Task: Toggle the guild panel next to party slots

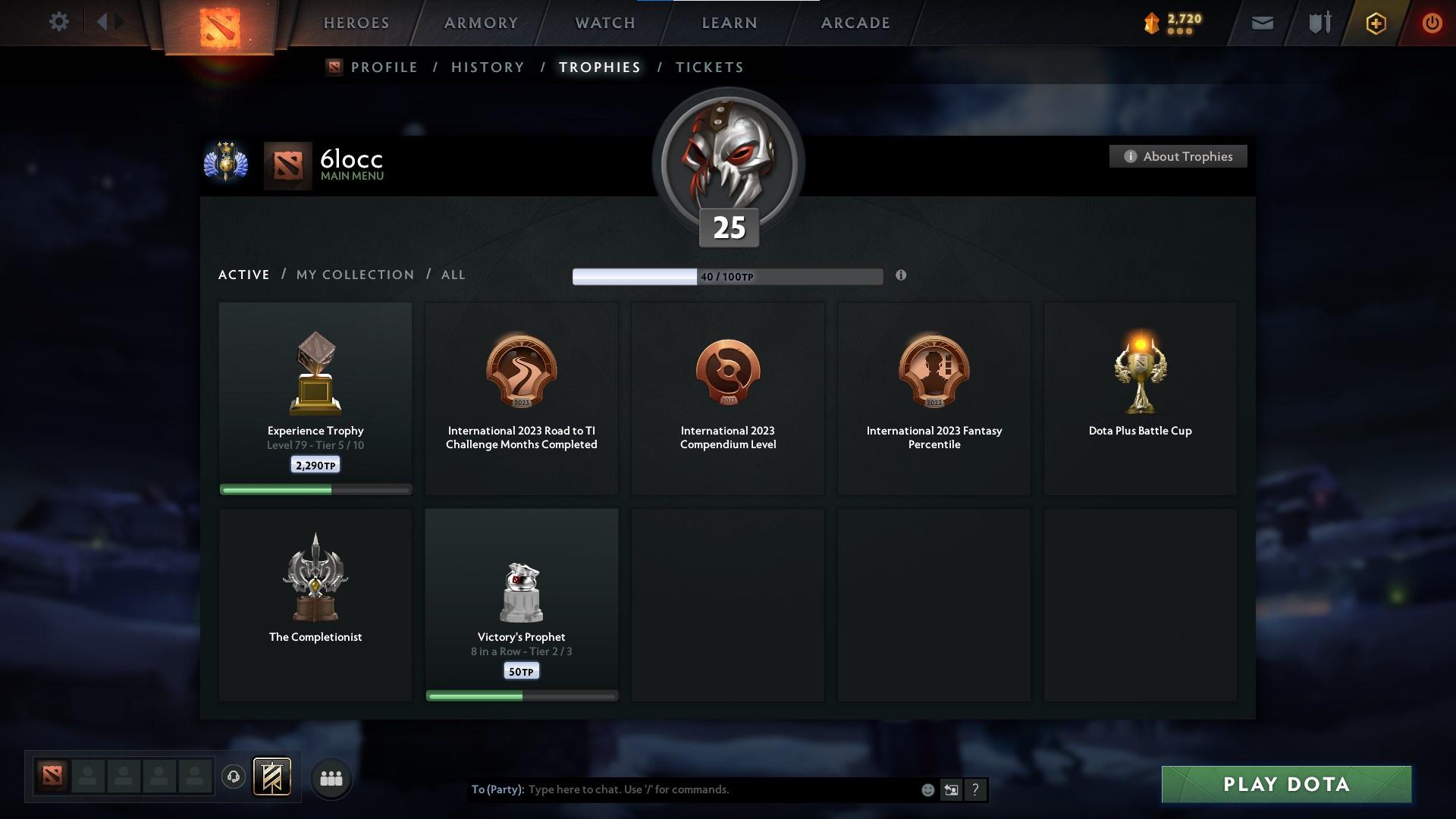Action: click(273, 778)
